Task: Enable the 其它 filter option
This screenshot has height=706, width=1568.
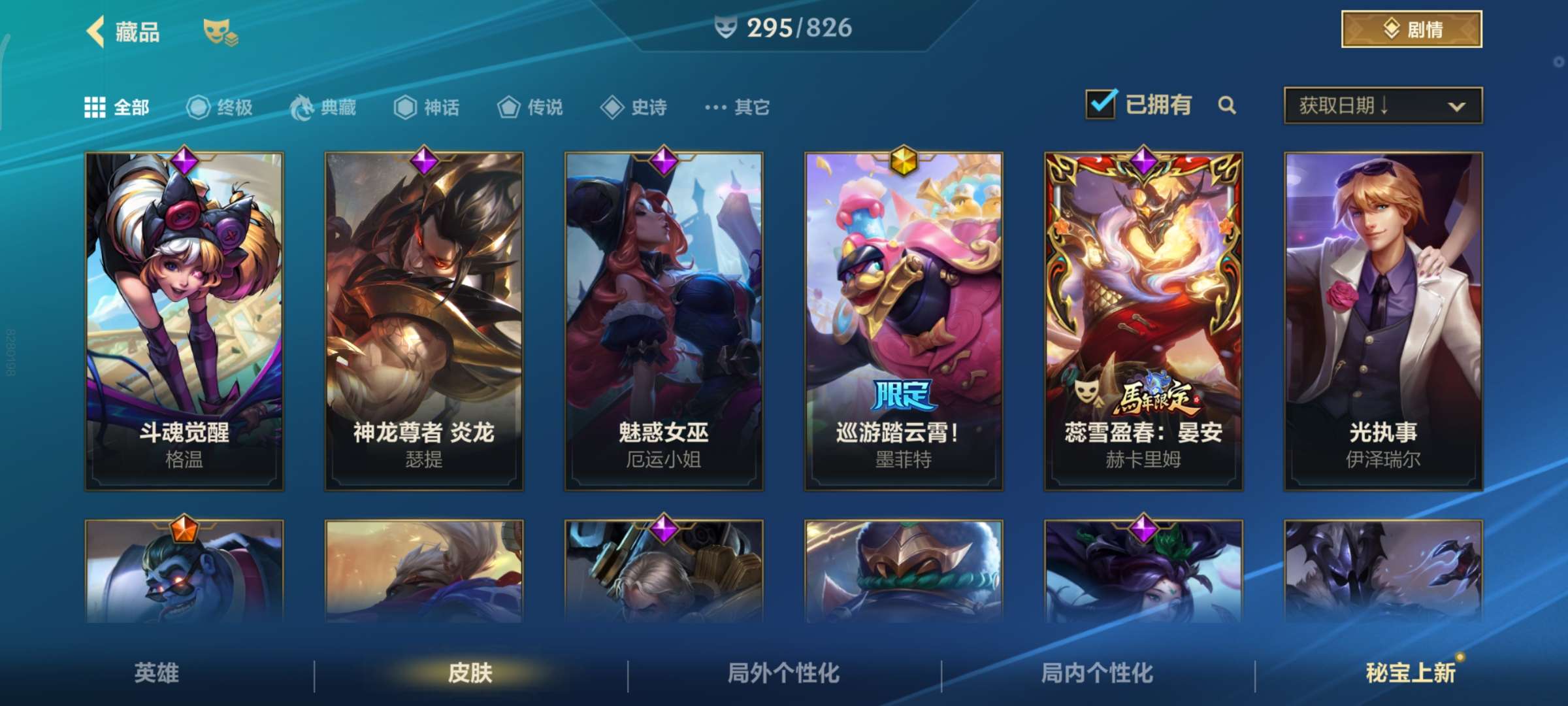Action: [715, 107]
